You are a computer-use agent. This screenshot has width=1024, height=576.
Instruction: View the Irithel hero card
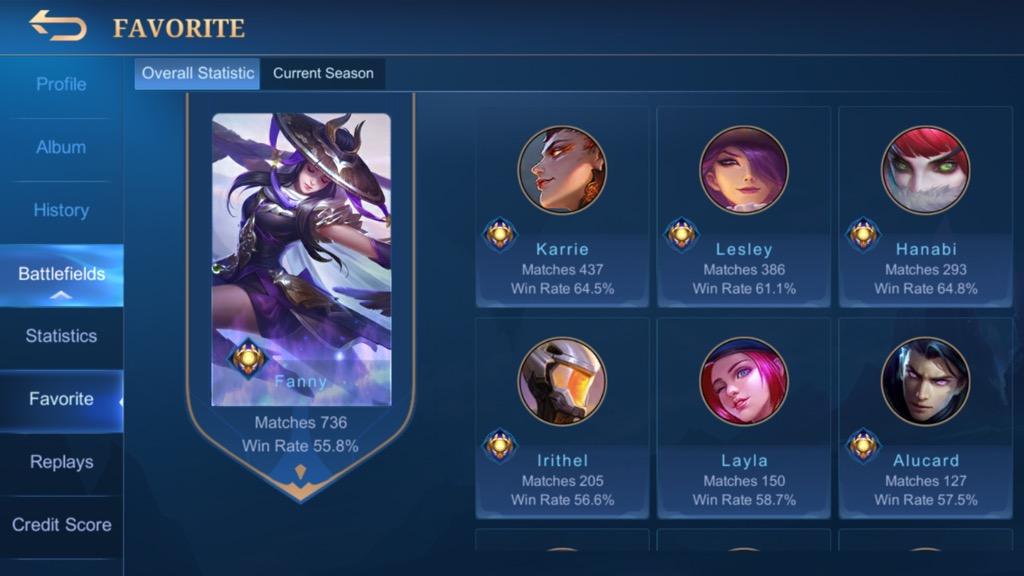pos(562,418)
